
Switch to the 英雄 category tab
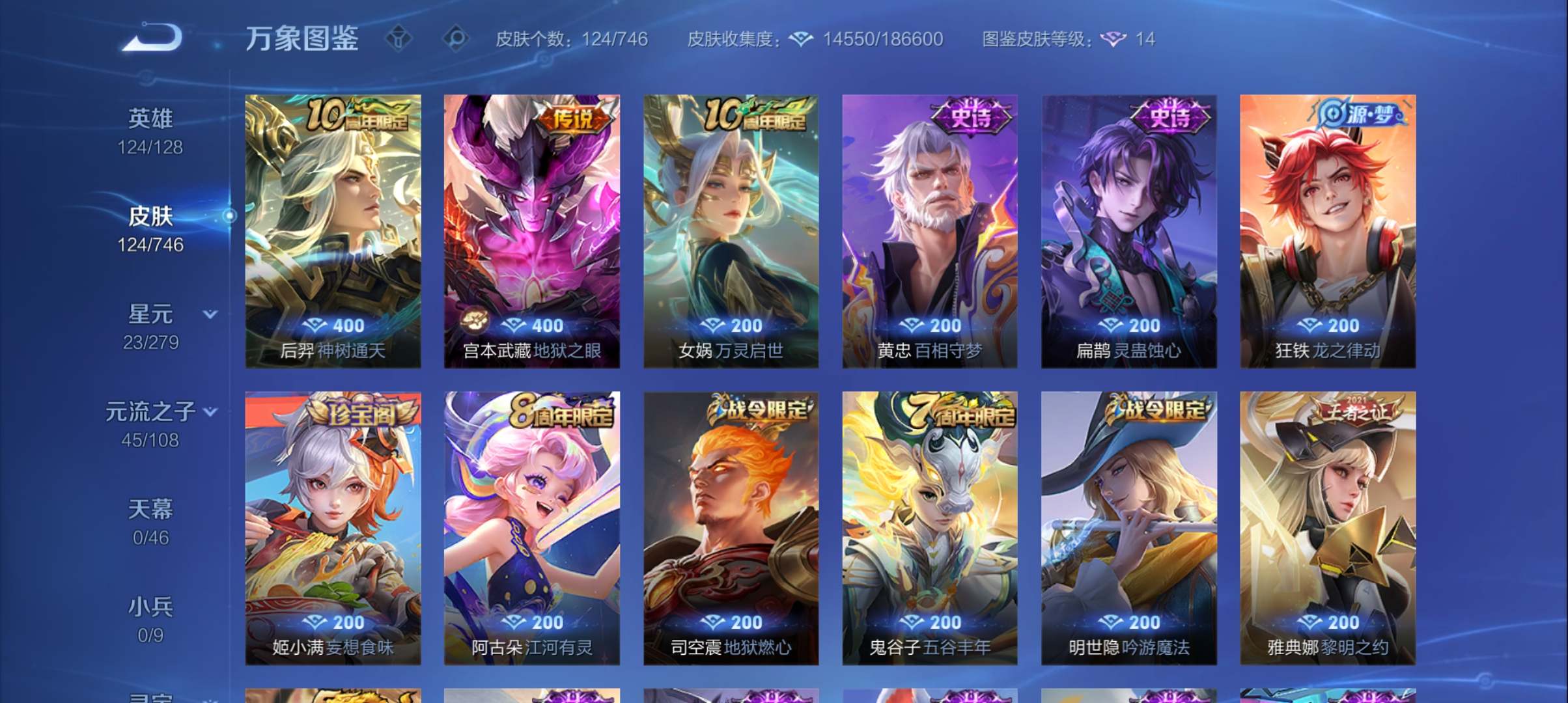click(151, 119)
